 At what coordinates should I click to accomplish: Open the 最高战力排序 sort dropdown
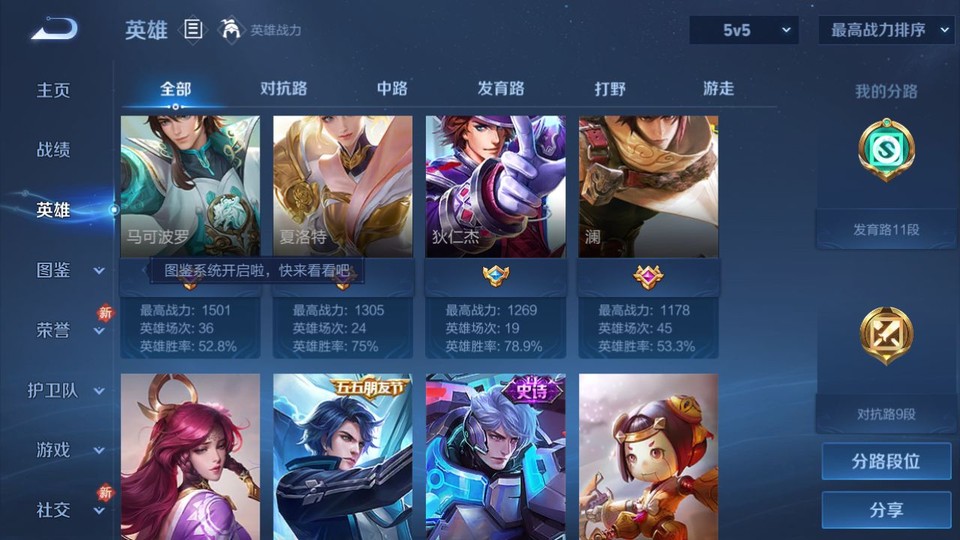click(886, 30)
